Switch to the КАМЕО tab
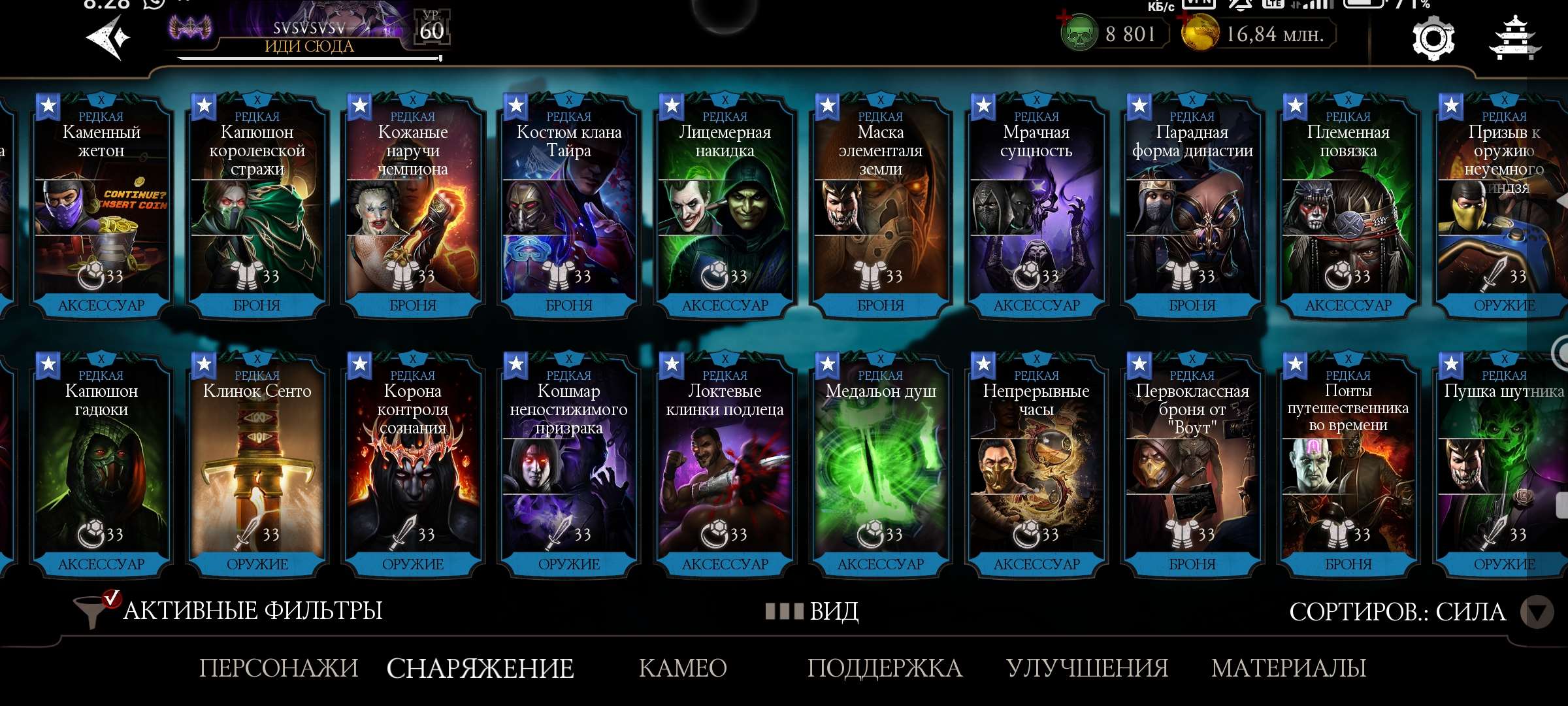 coord(682,668)
